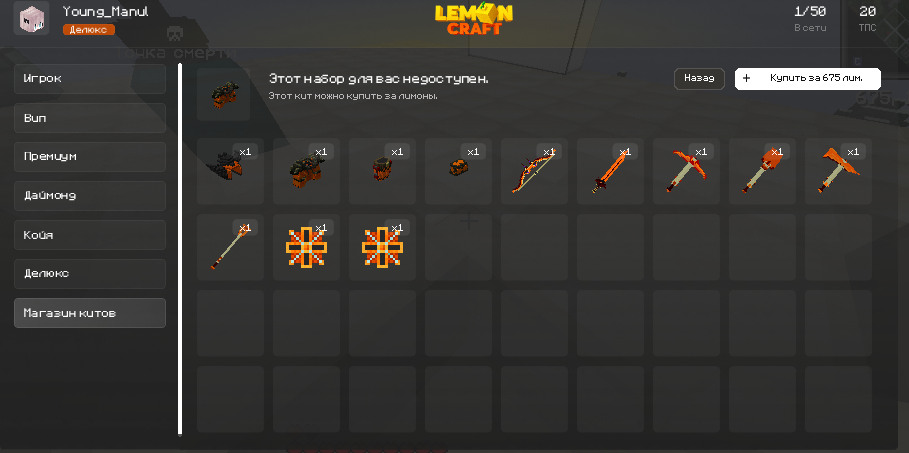
Task: Switch to the Делюкс kit tab
Action: point(90,274)
